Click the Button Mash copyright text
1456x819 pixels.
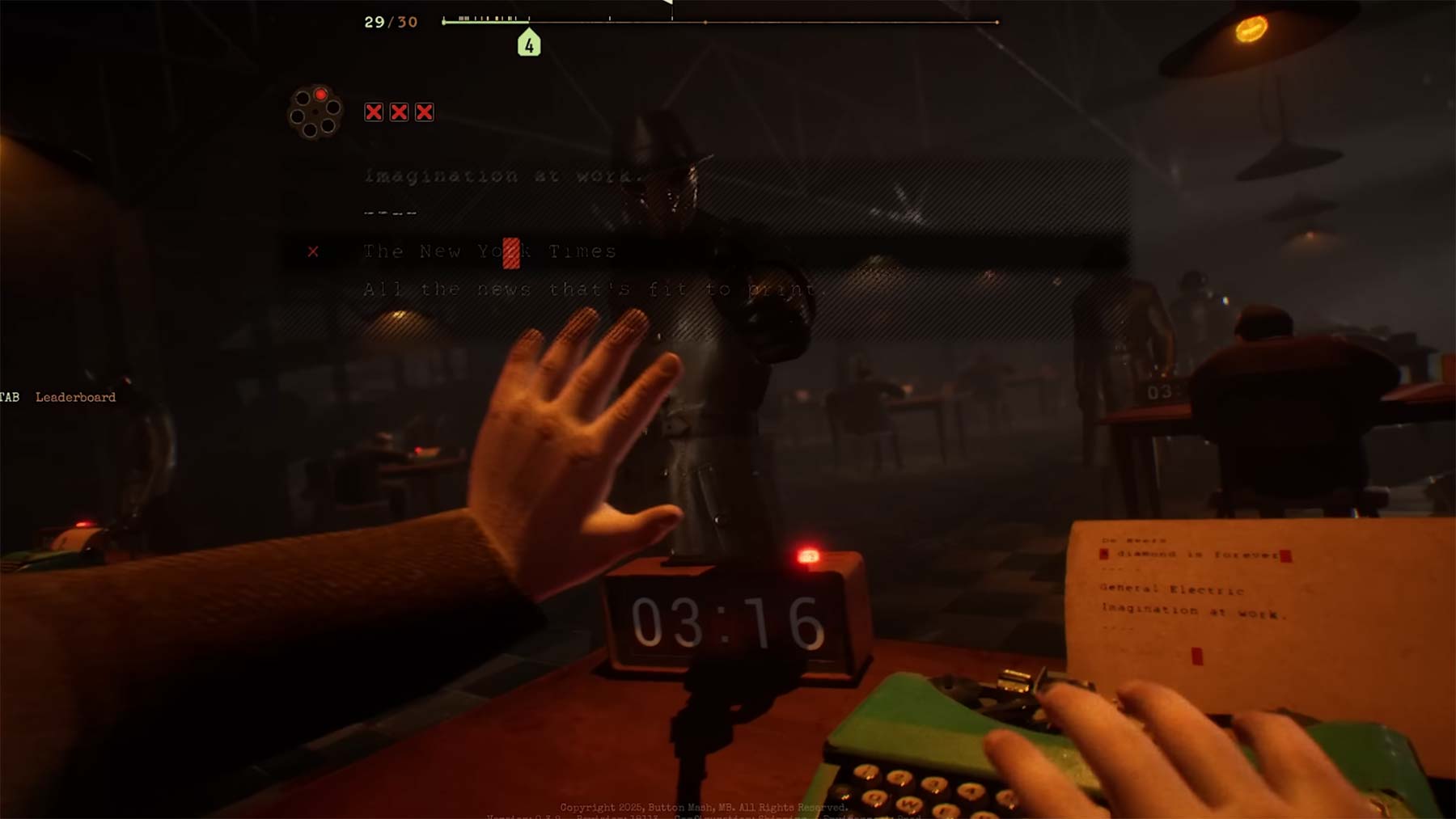click(x=702, y=806)
